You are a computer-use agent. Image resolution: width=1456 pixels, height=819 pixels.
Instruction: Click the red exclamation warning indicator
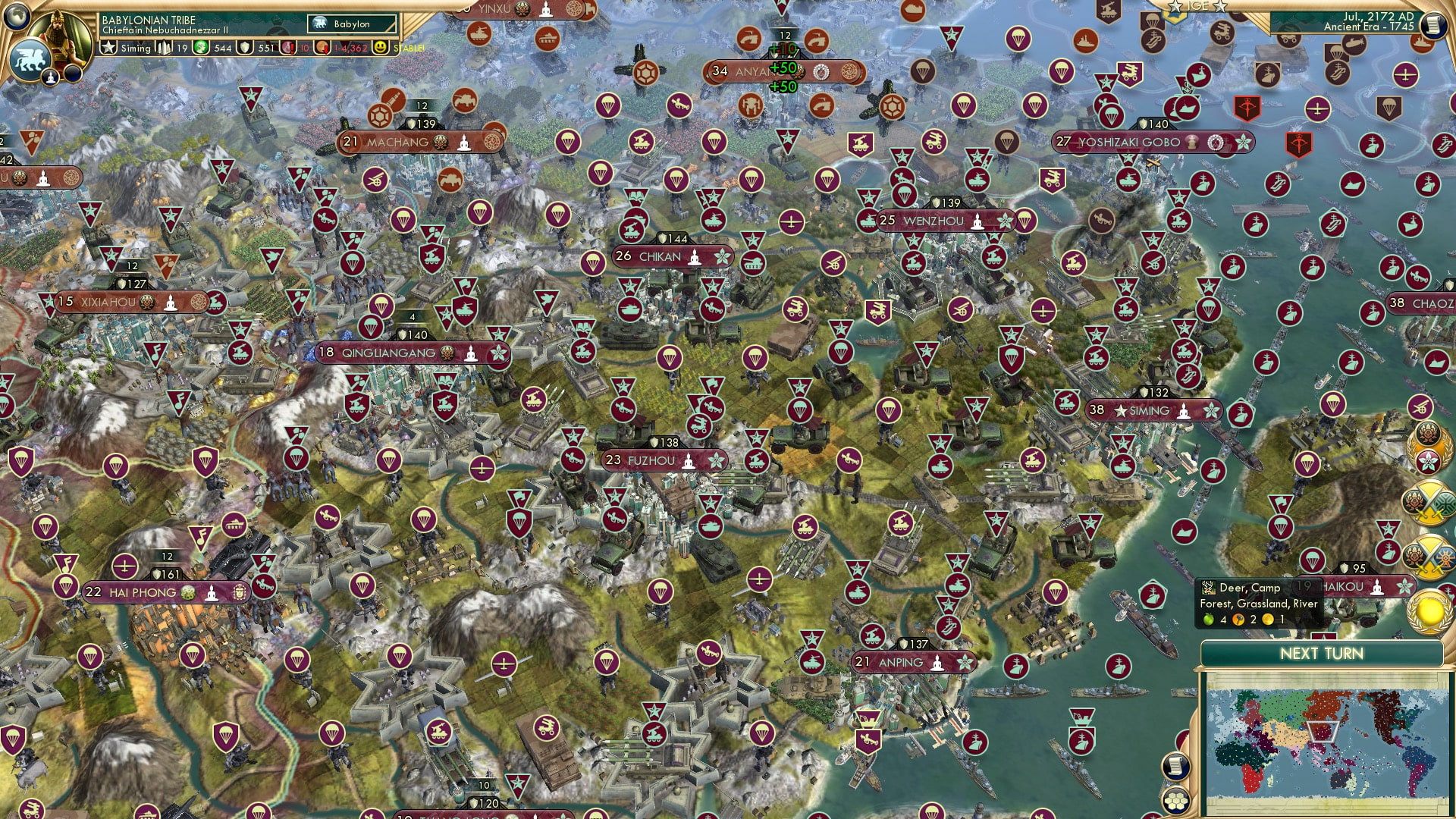click(288, 47)
